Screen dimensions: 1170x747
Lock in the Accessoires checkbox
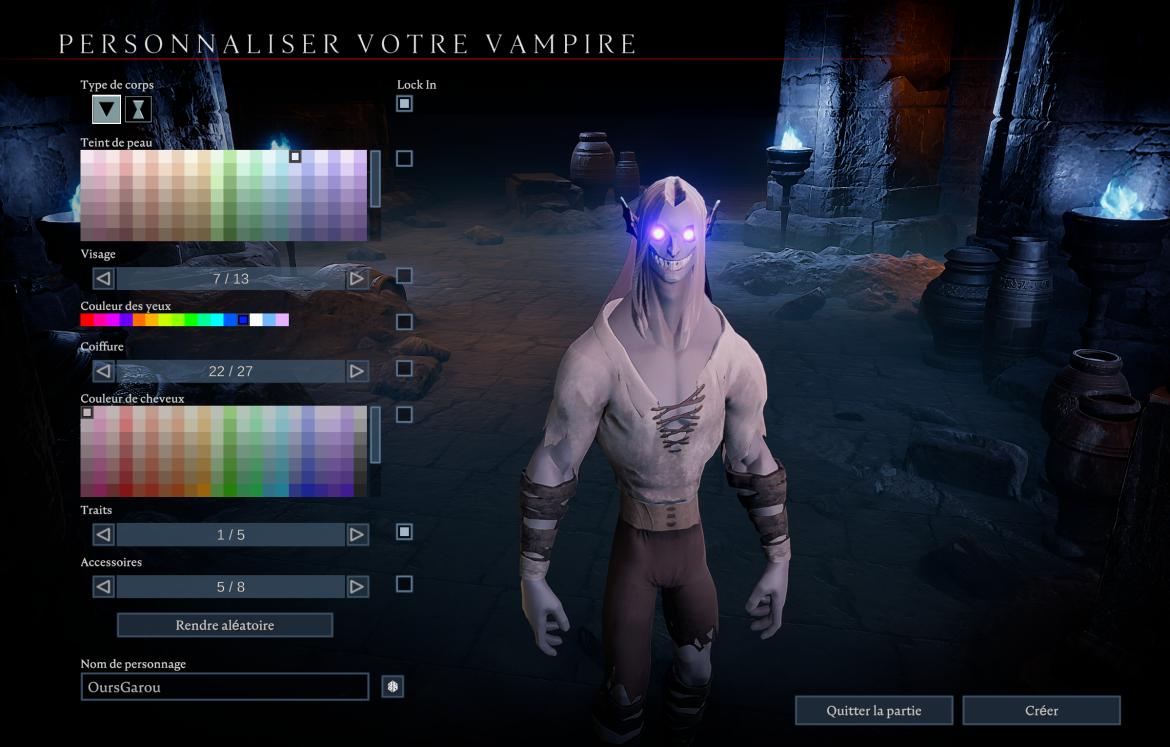pyautogui.click(x=404, y=584)
